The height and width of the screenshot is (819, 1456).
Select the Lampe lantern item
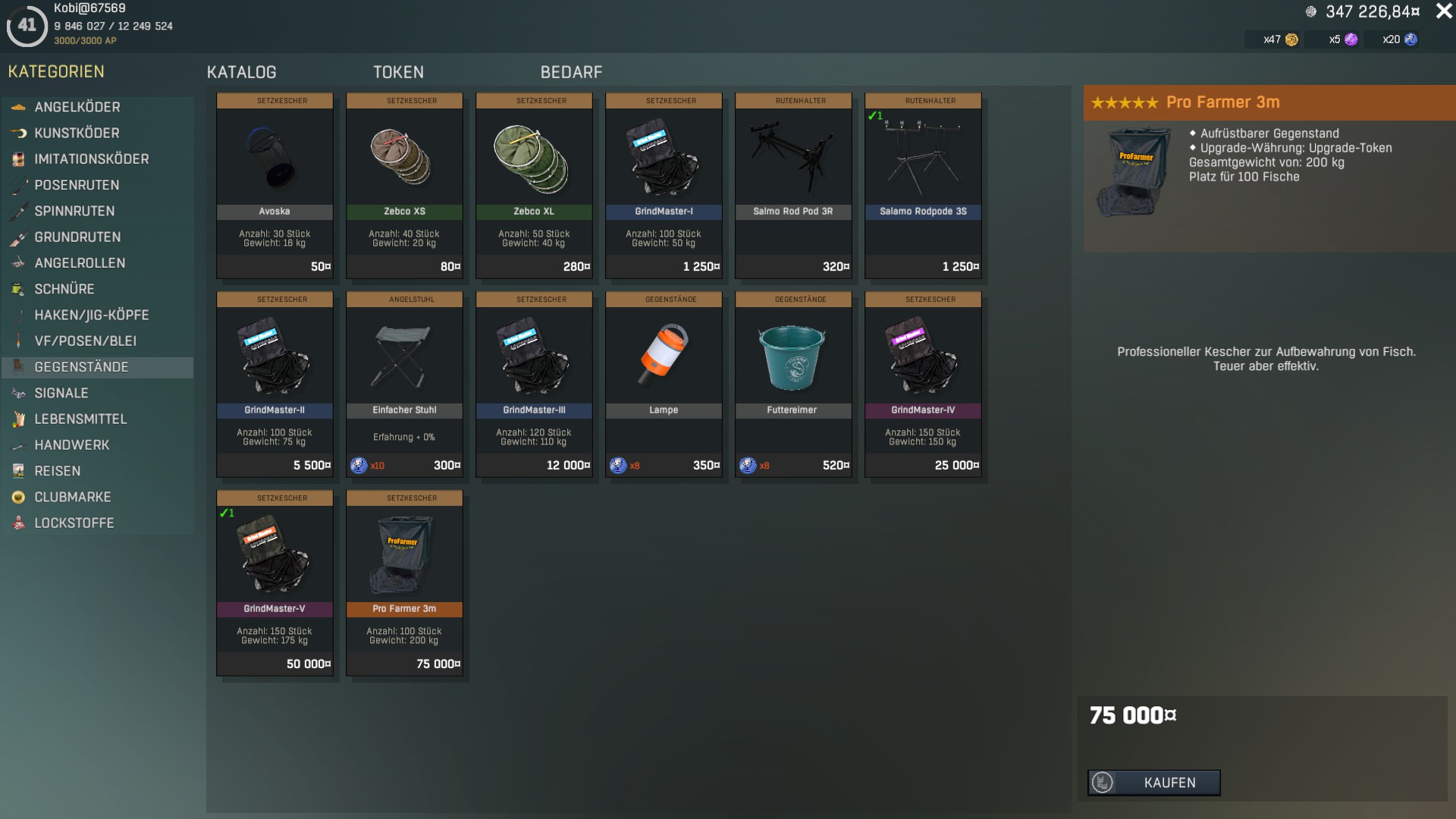(x=664, y=384)
